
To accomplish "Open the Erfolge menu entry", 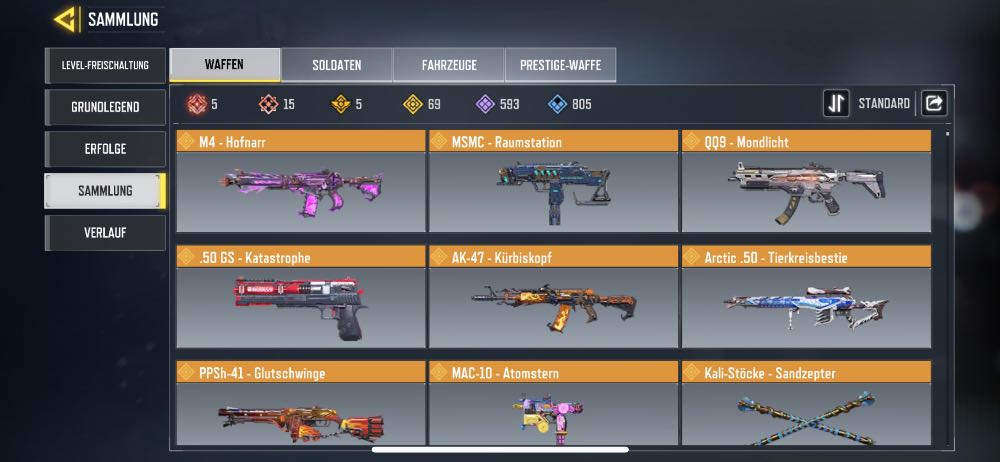I will tap(104, 149).
